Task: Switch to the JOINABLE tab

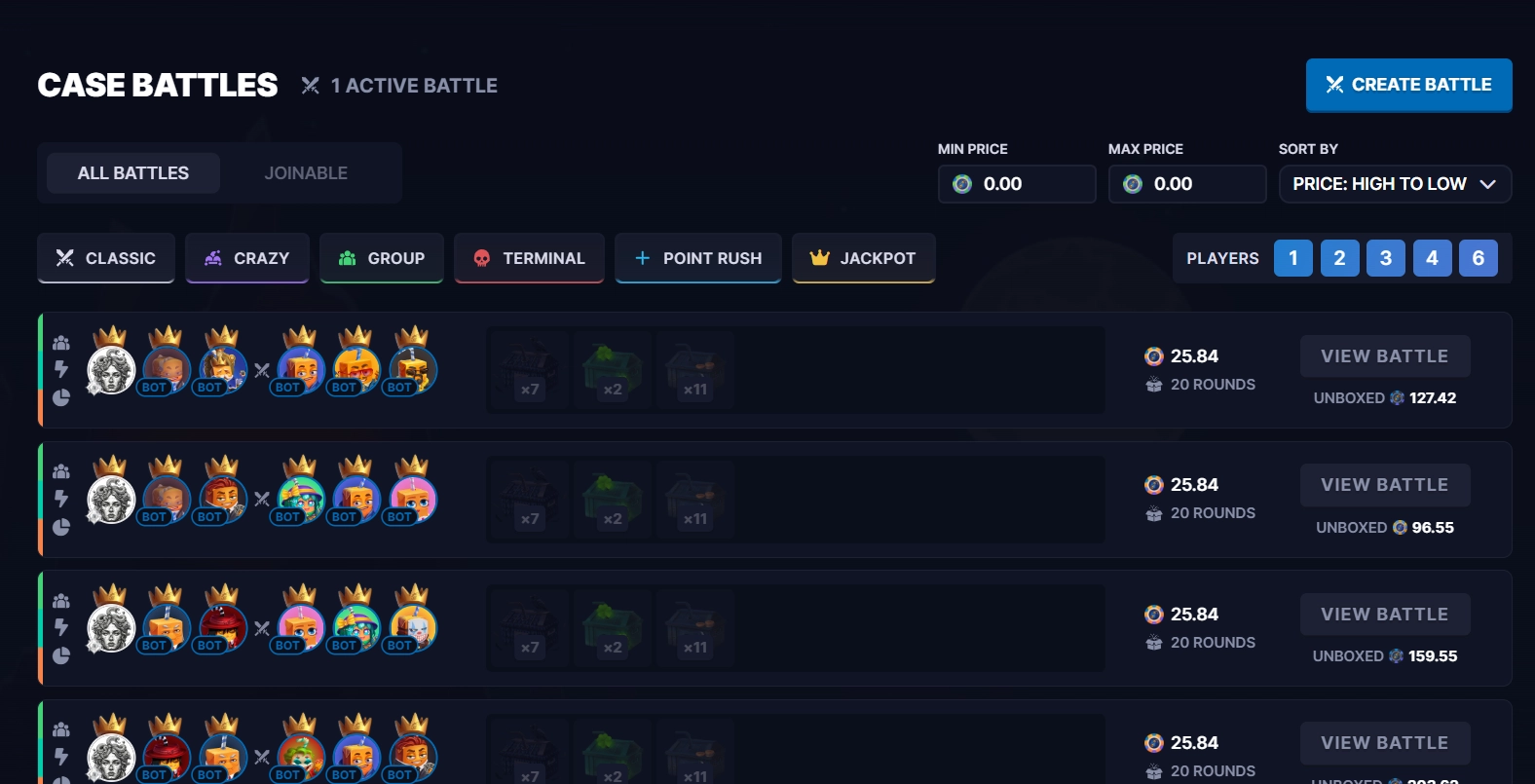Action: 306,172
